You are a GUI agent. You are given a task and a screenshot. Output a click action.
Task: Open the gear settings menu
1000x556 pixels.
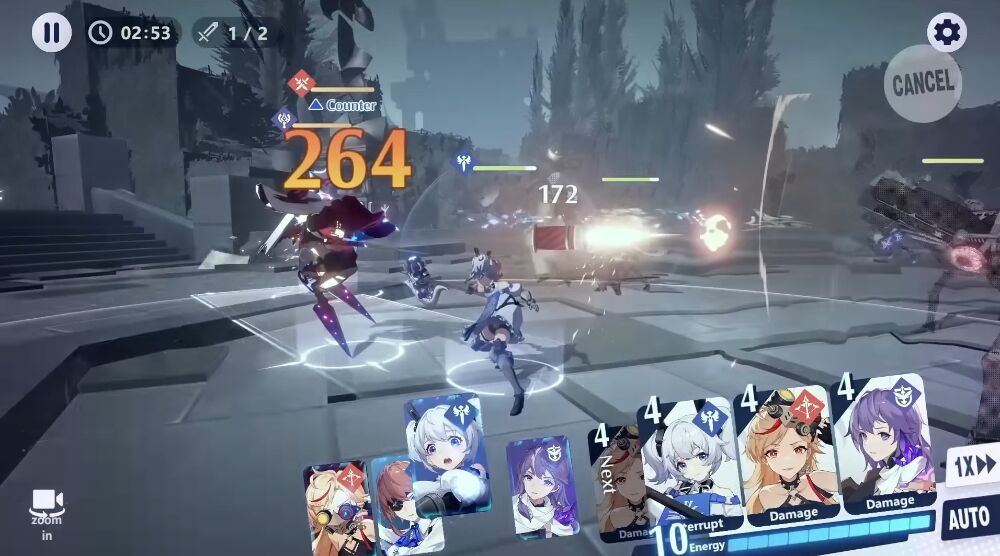946,32
